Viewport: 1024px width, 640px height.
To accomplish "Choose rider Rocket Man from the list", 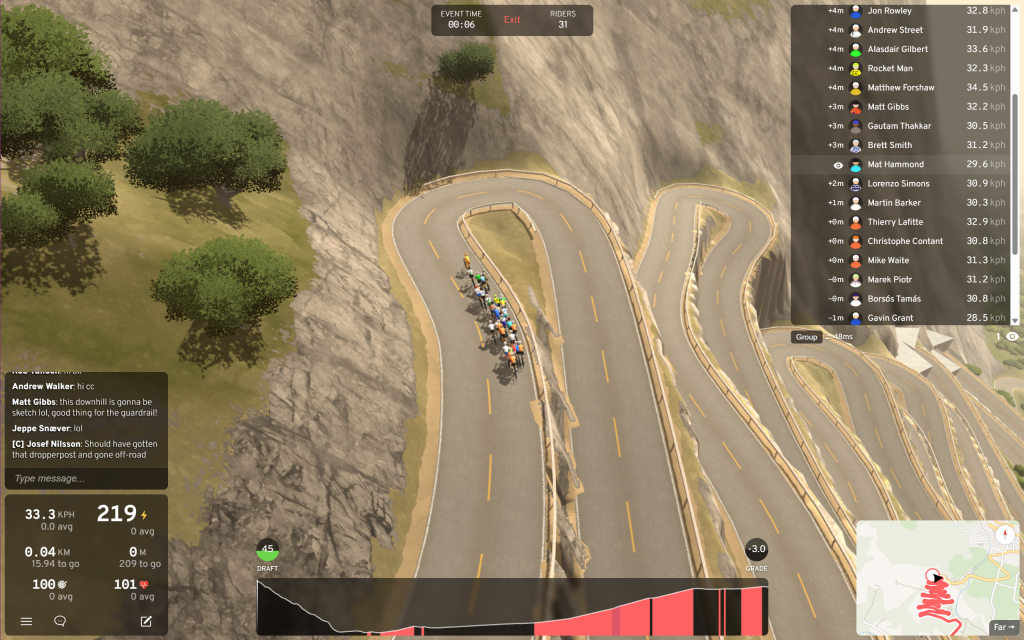I will pos(889,68).
